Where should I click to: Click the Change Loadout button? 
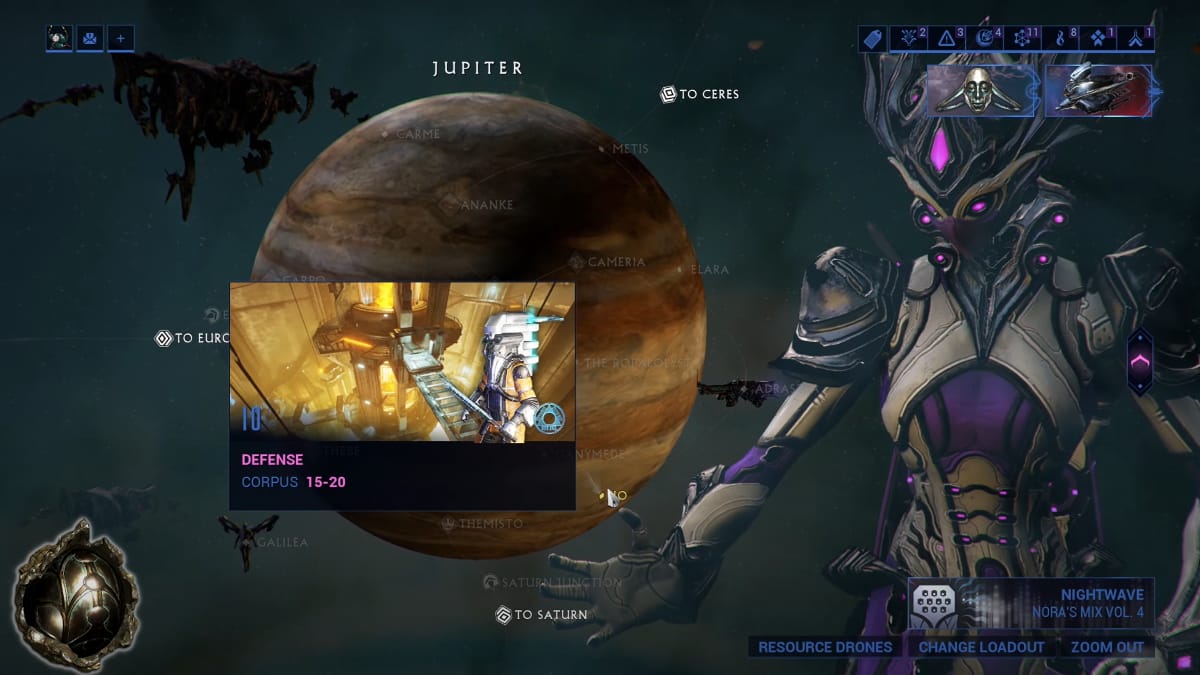tap(981, 647)
